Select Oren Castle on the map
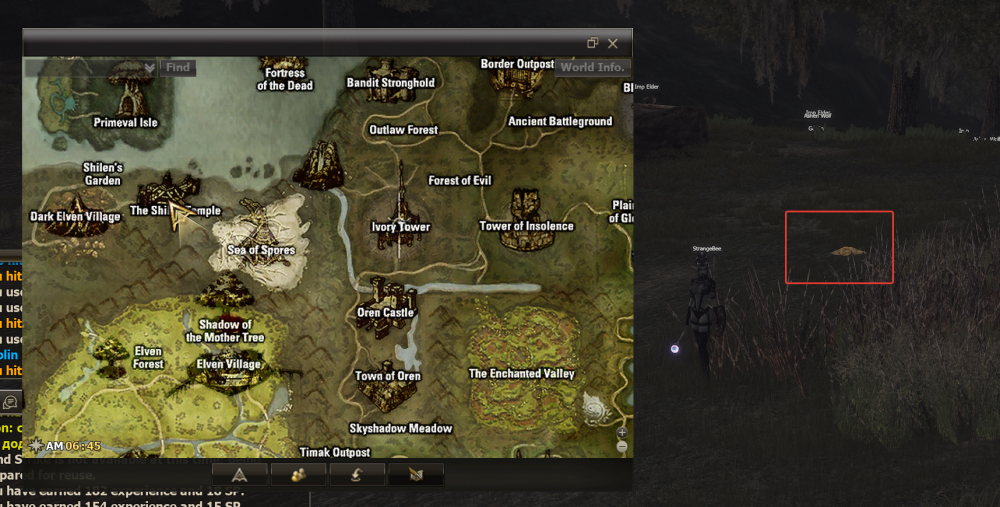Viewport: 1000px width, 507px height. tap(385, 312)
